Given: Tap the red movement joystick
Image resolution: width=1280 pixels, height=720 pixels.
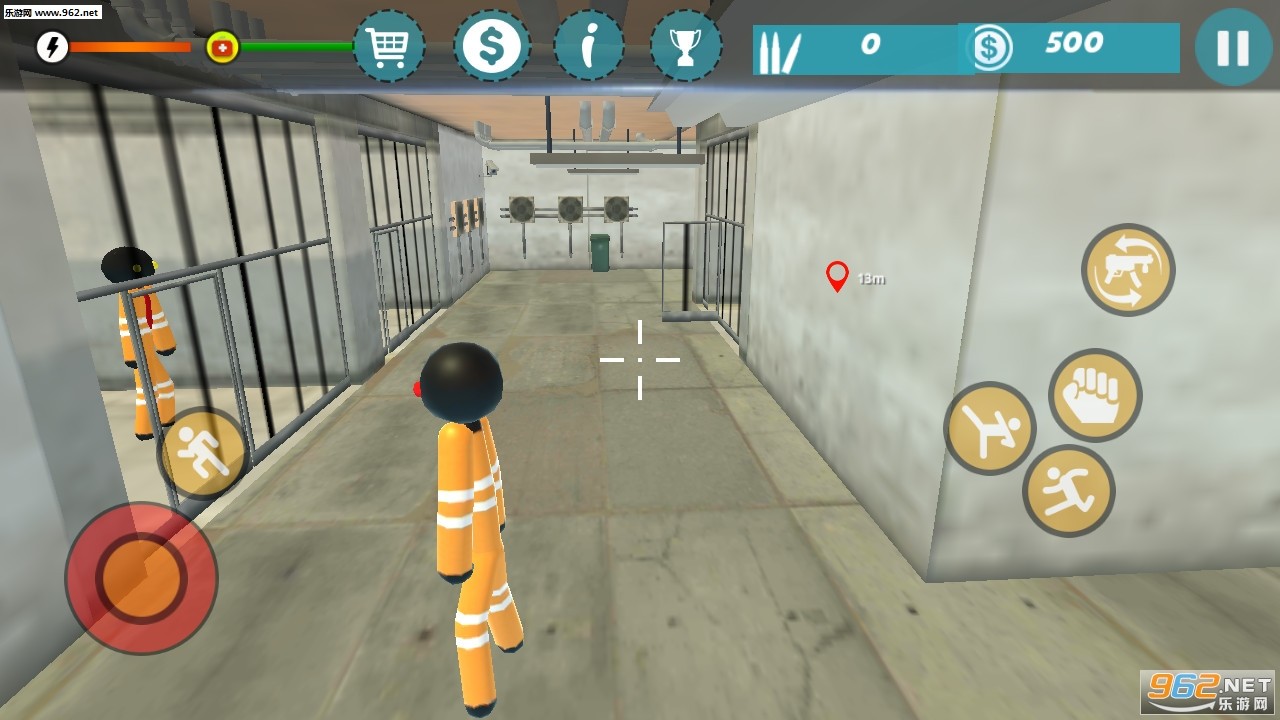Looking at the screenshot, I should tap(141, 578).
